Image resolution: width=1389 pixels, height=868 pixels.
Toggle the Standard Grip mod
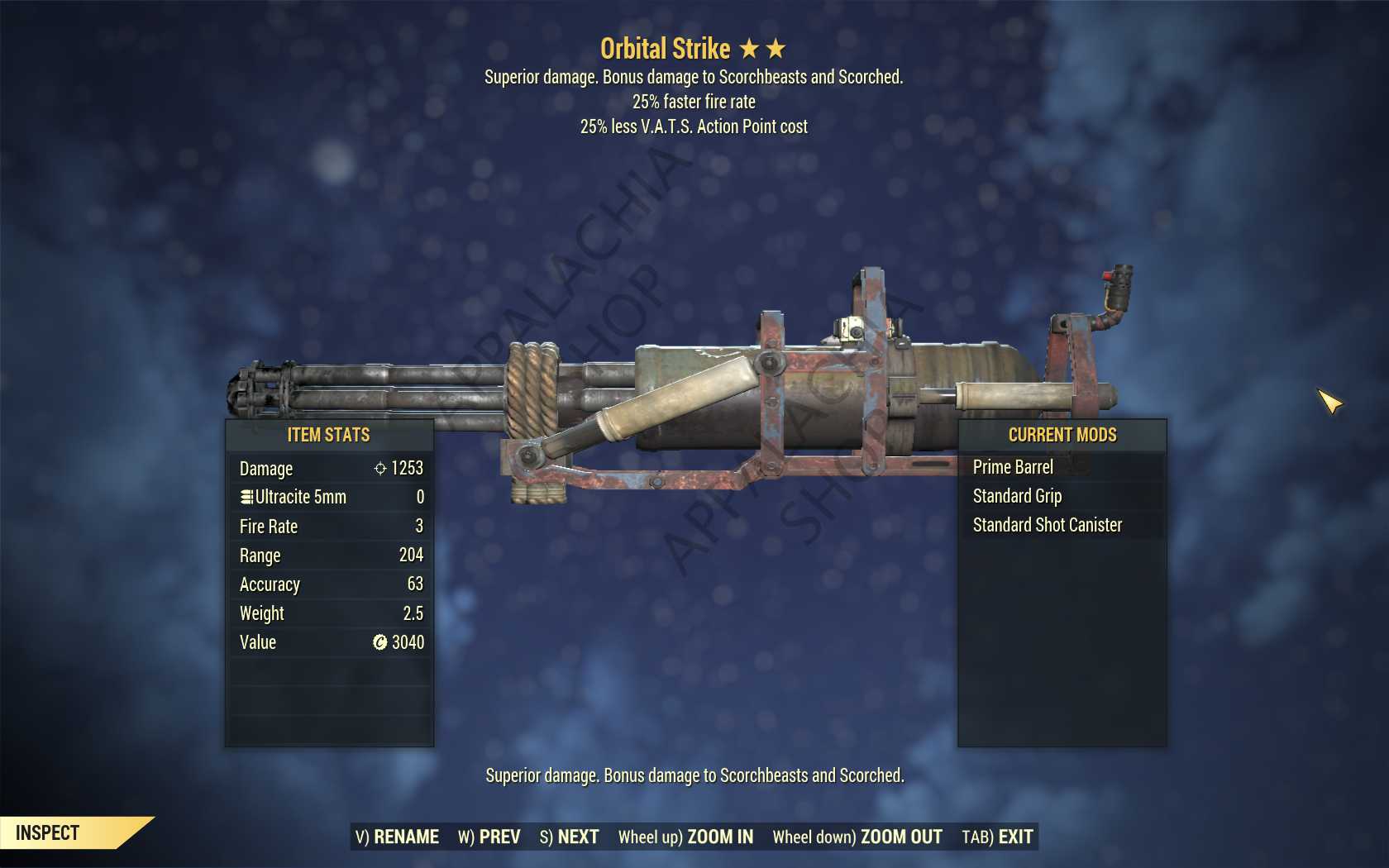pyautogui.click(x=1017, y=496)
